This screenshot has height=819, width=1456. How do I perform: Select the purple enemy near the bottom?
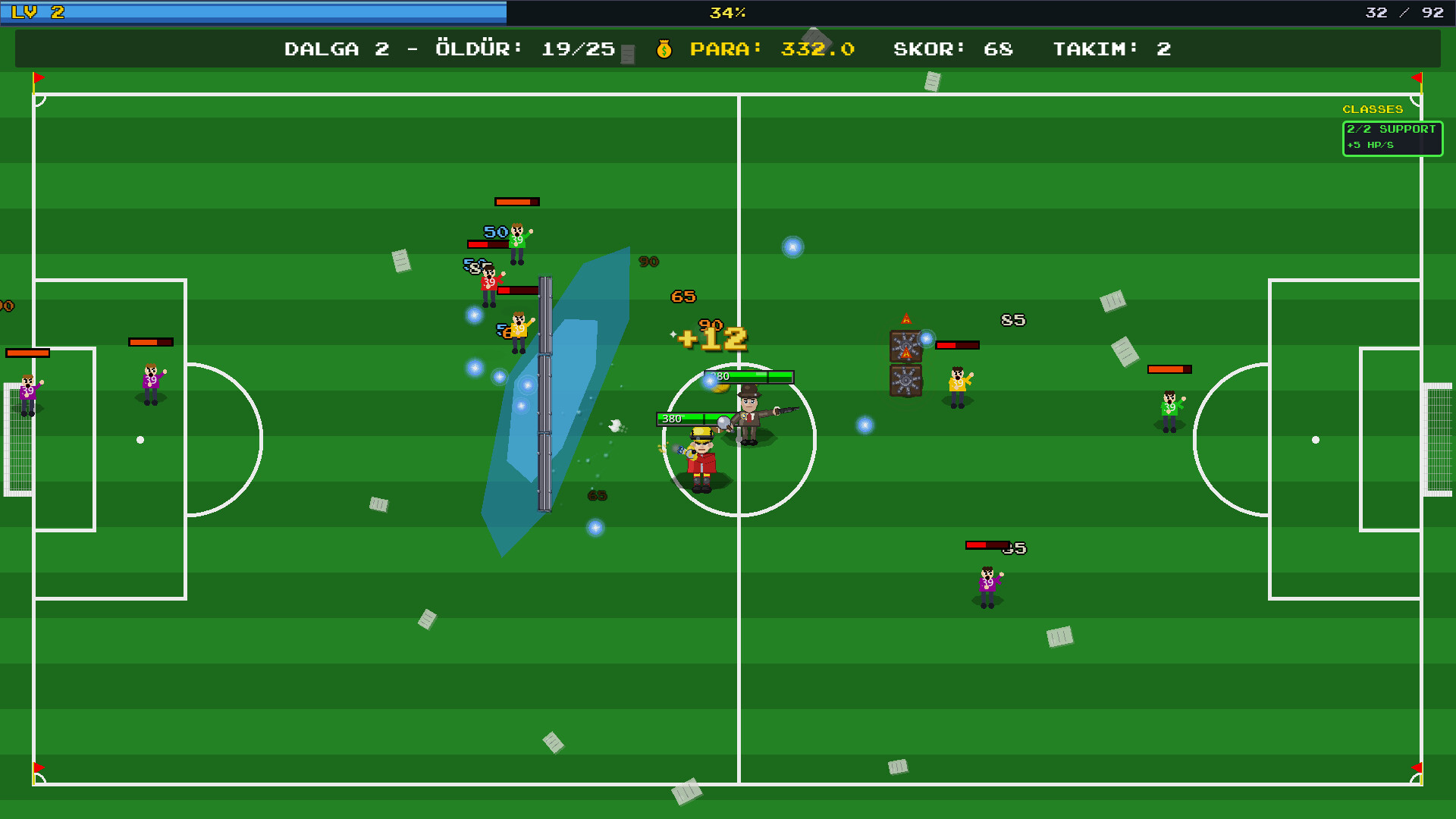(986, 584)
